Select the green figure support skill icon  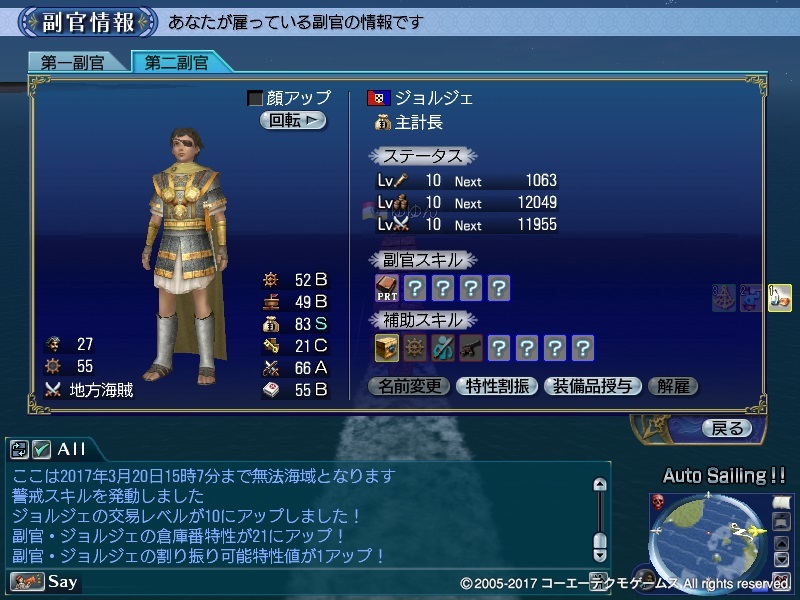coord(442,348)
